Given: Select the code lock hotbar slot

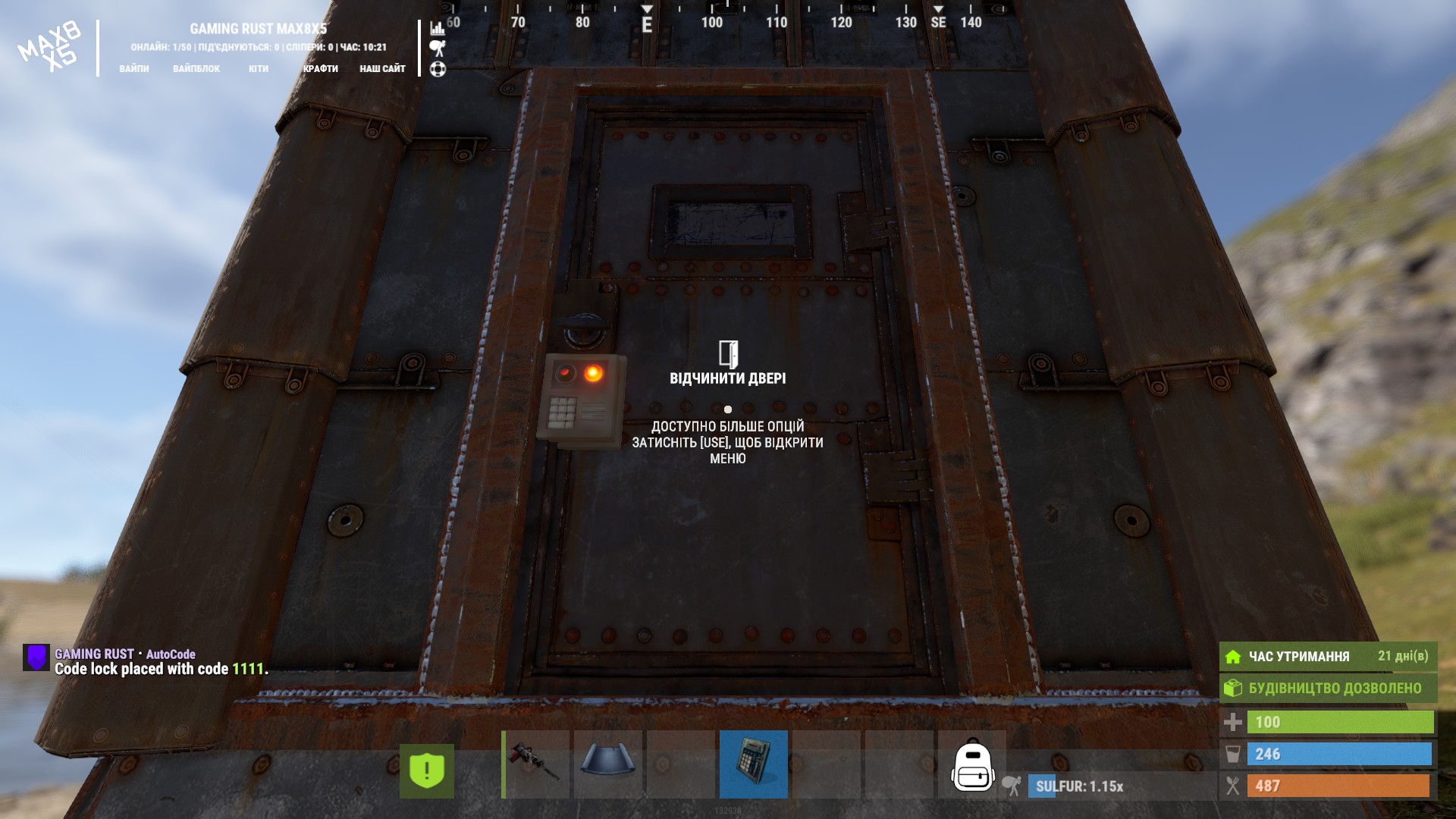Looking at the screenshot, I should pos(753,764).
